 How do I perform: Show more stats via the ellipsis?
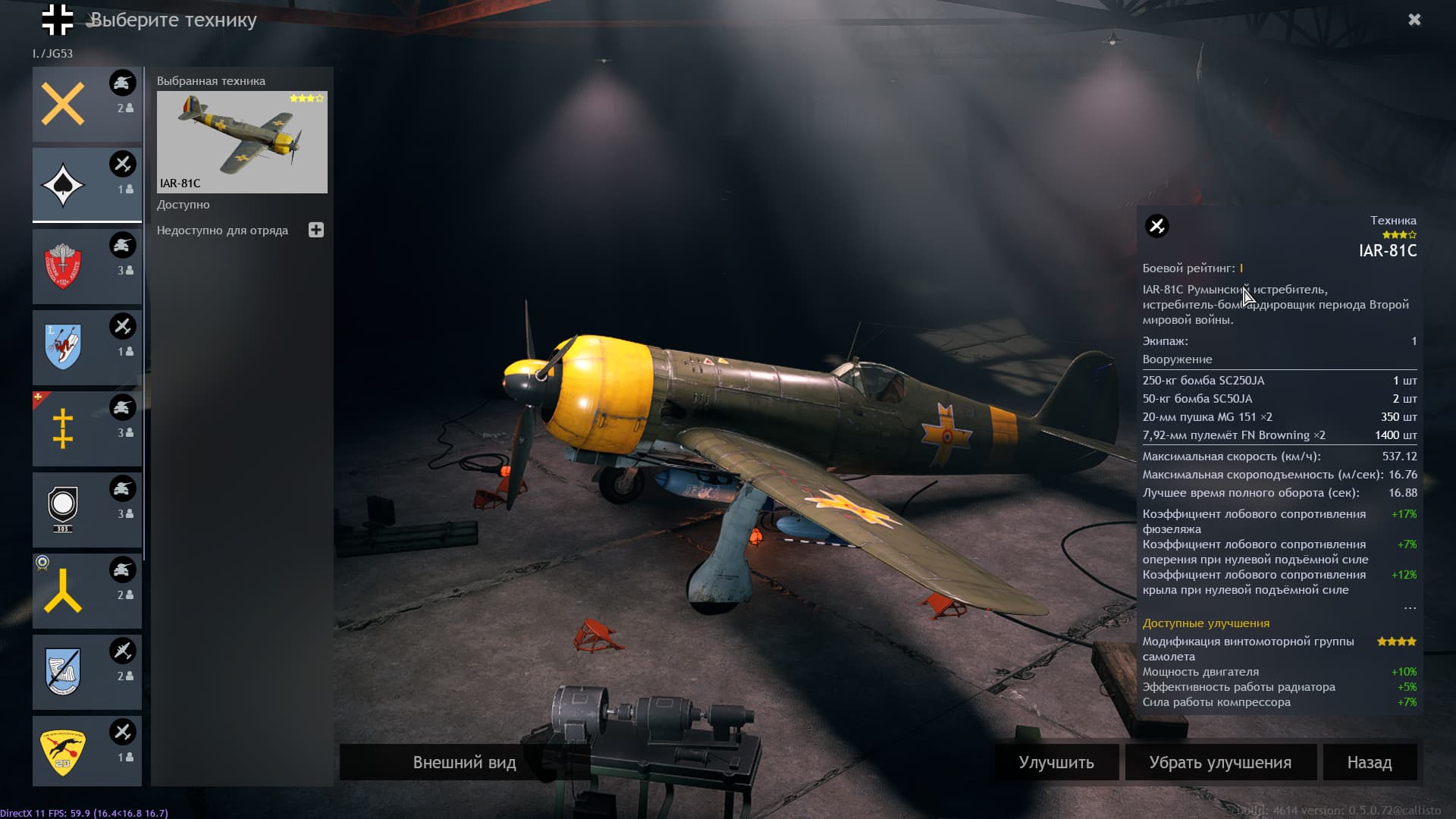point(1410,608)
